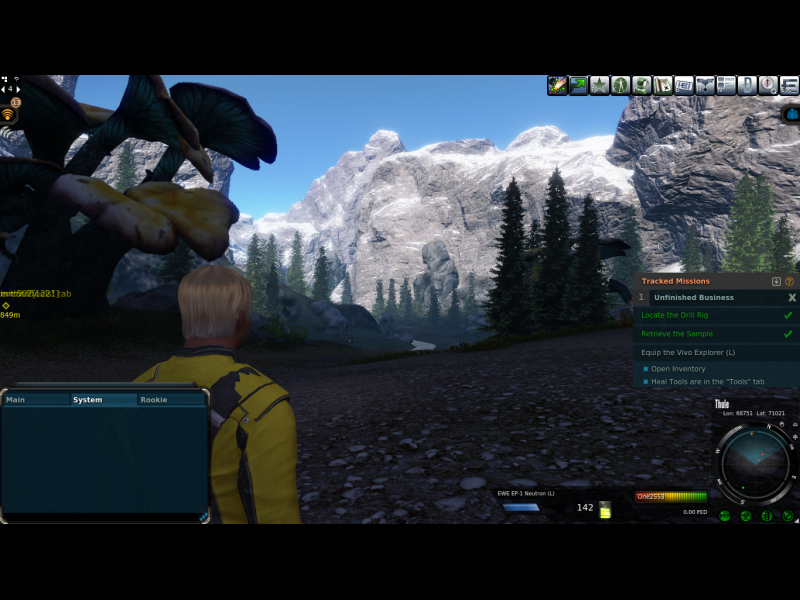
Task: Open the spaceship toolbar icon
Action: point(705,86)
